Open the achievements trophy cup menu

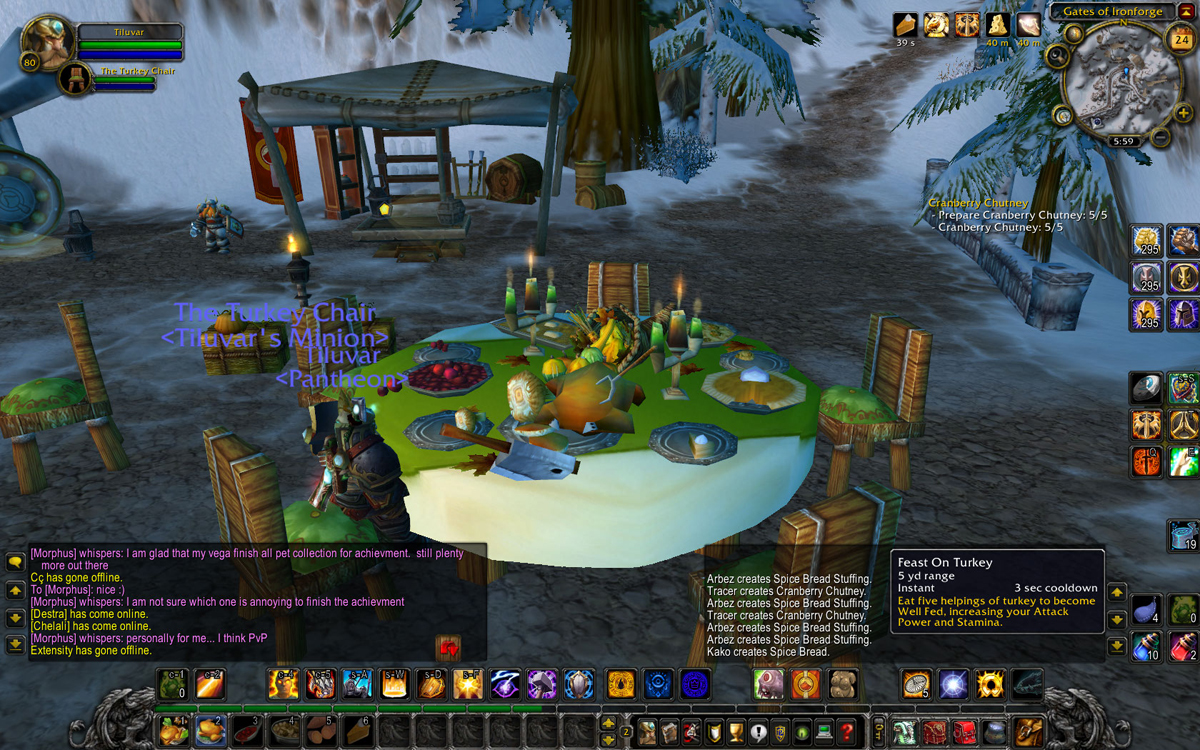[736, 732]
